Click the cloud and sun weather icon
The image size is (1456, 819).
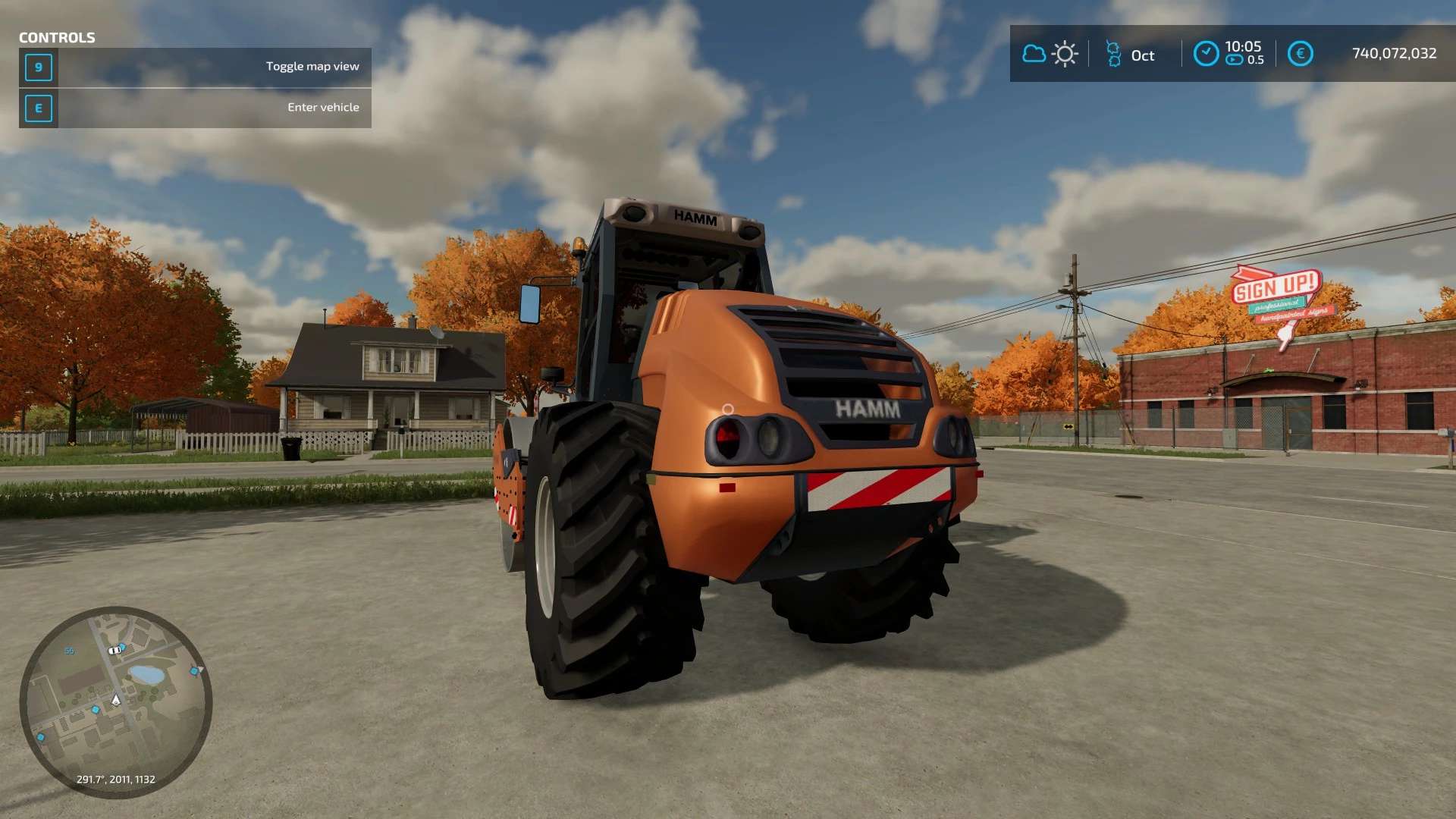(x=1050, y=54)
